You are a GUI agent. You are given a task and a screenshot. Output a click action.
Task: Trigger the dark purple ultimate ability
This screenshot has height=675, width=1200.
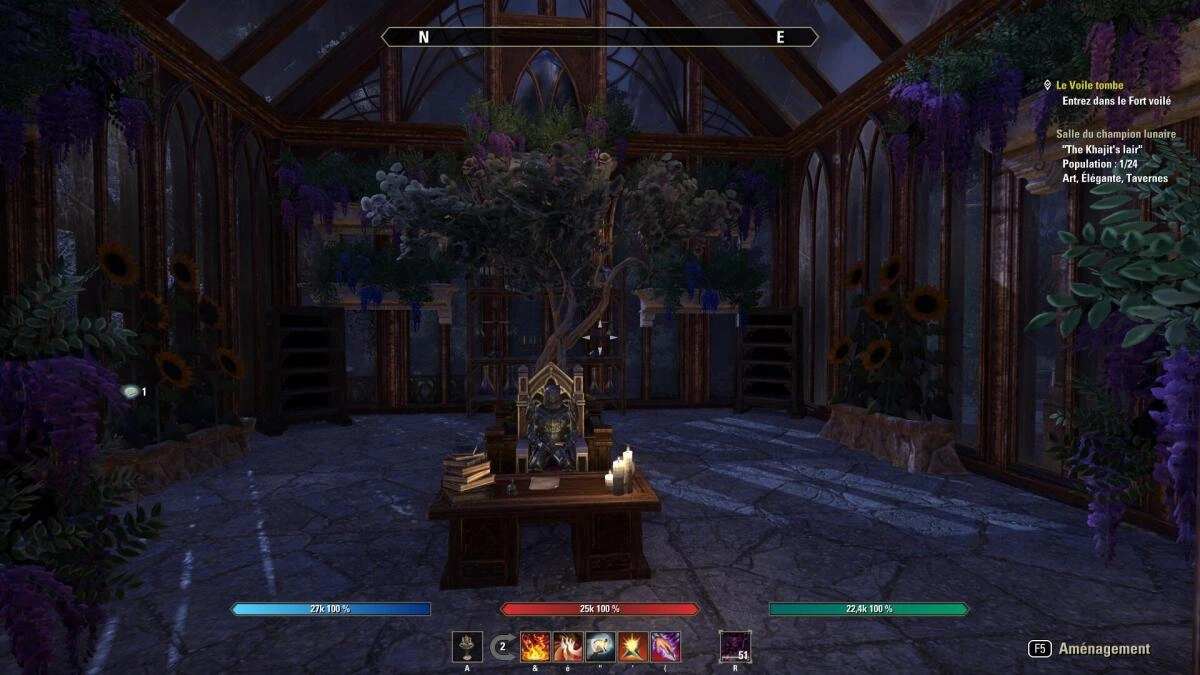coord(735,647)
